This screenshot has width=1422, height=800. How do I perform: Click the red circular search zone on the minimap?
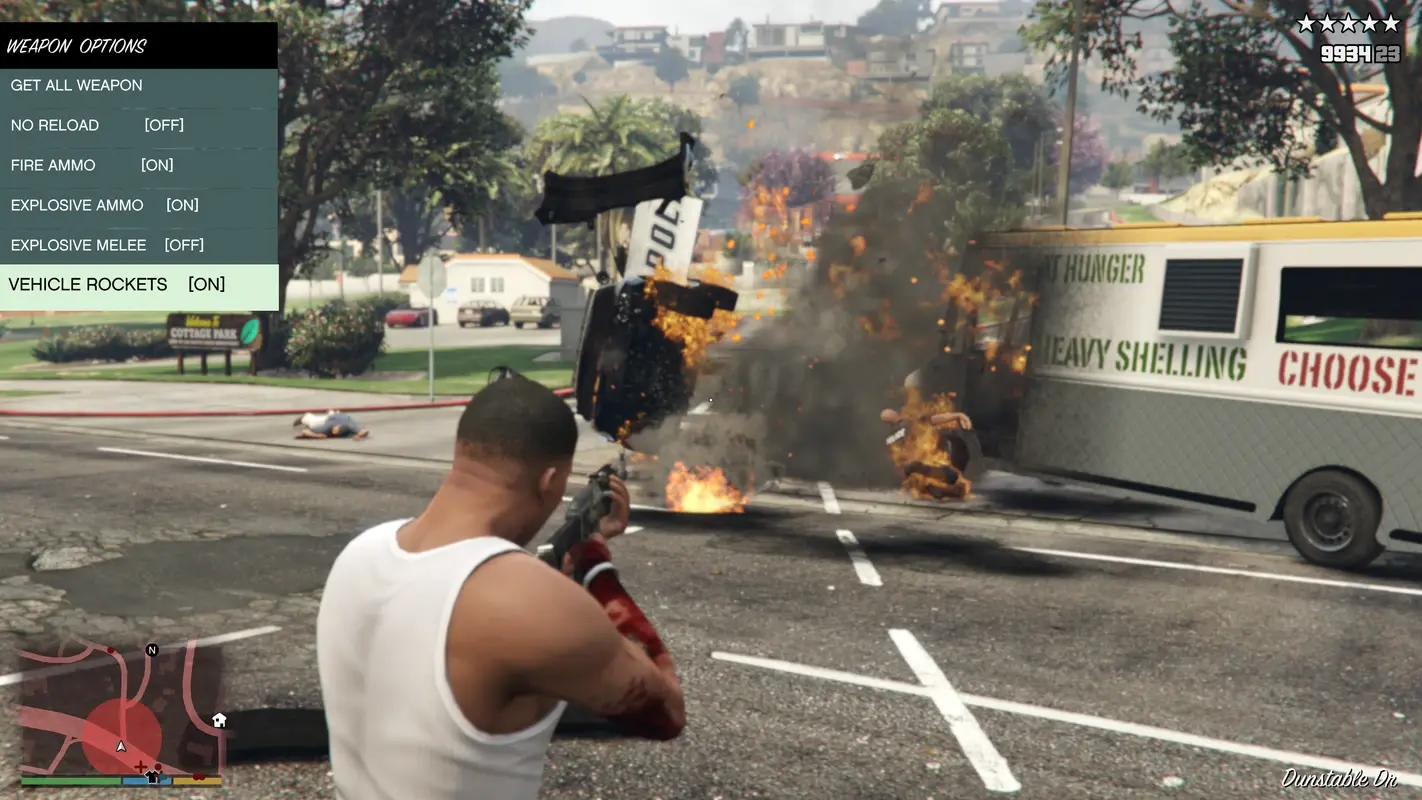click(120, 730)
